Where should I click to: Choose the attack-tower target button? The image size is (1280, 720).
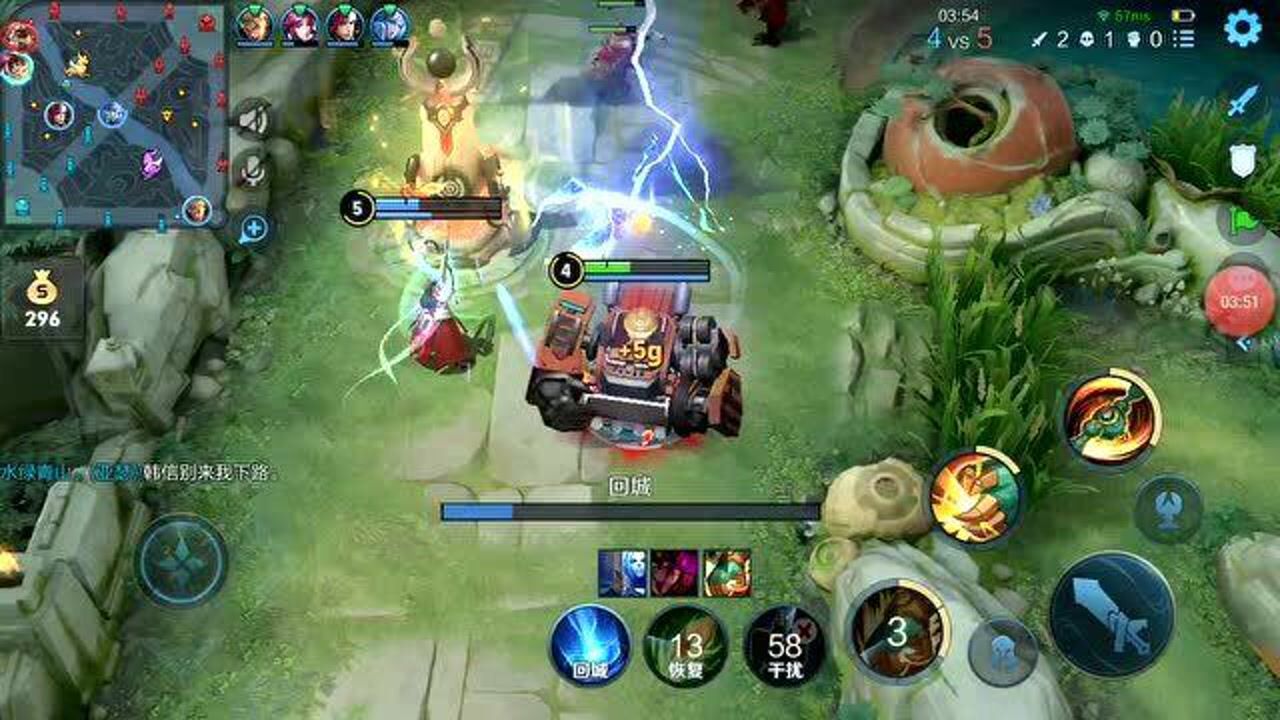(x=1167, y=509)
